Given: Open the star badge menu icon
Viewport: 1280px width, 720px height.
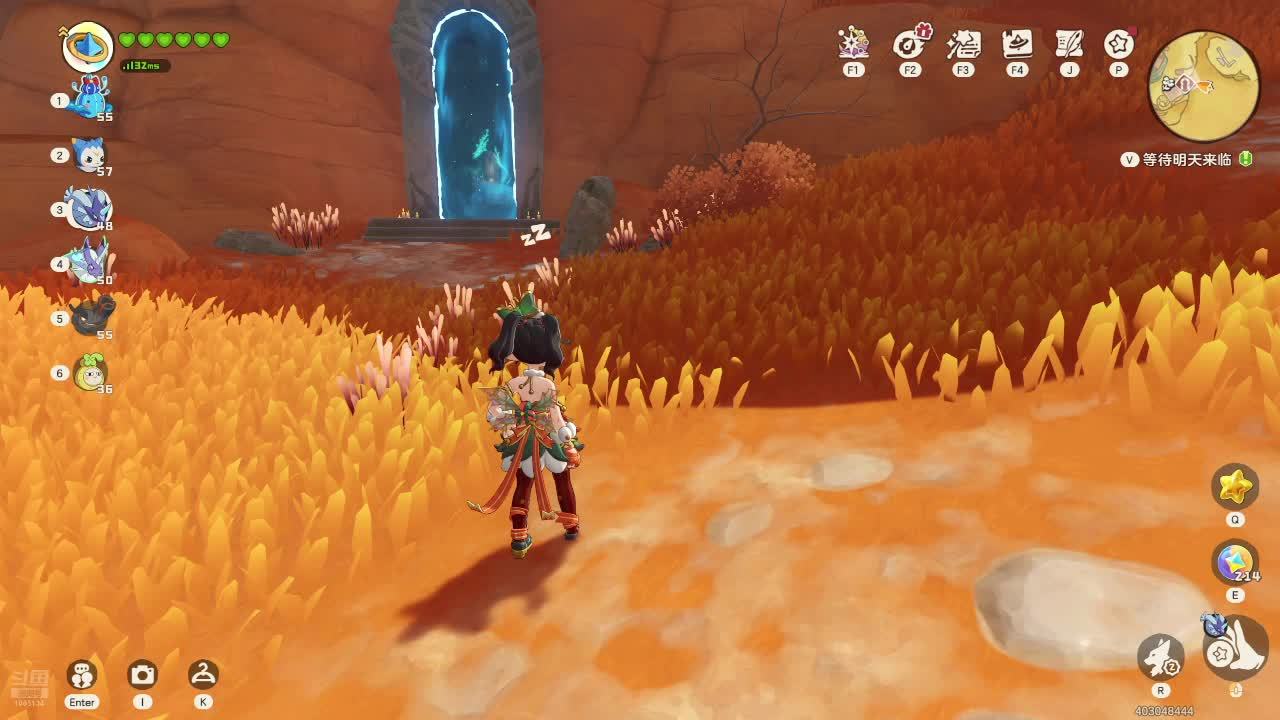Looking at the screenshot, I should (x=1118, y=44).
